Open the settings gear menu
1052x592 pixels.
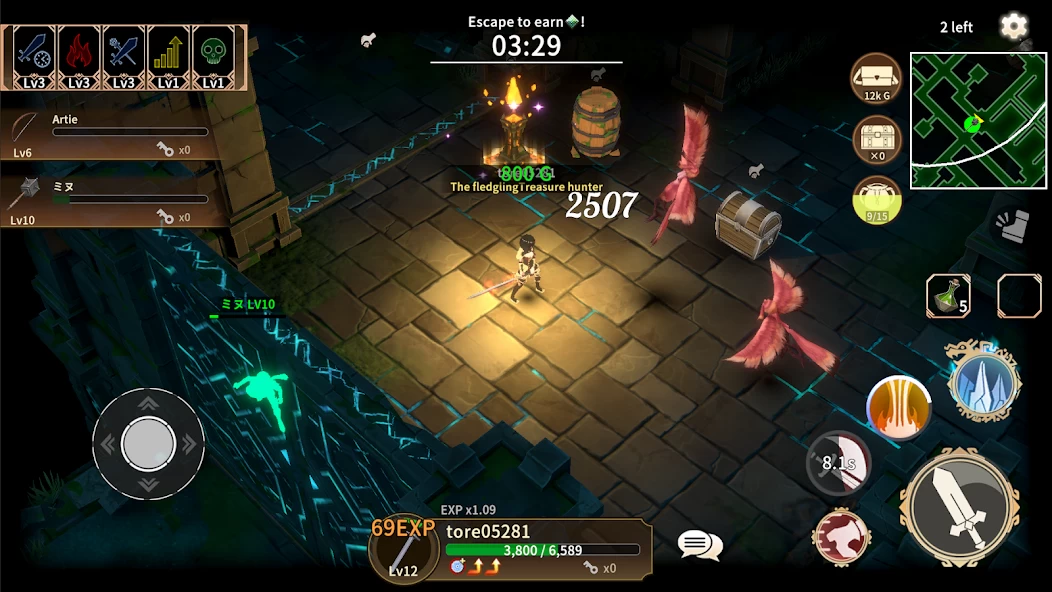(x=1014, y=26)
